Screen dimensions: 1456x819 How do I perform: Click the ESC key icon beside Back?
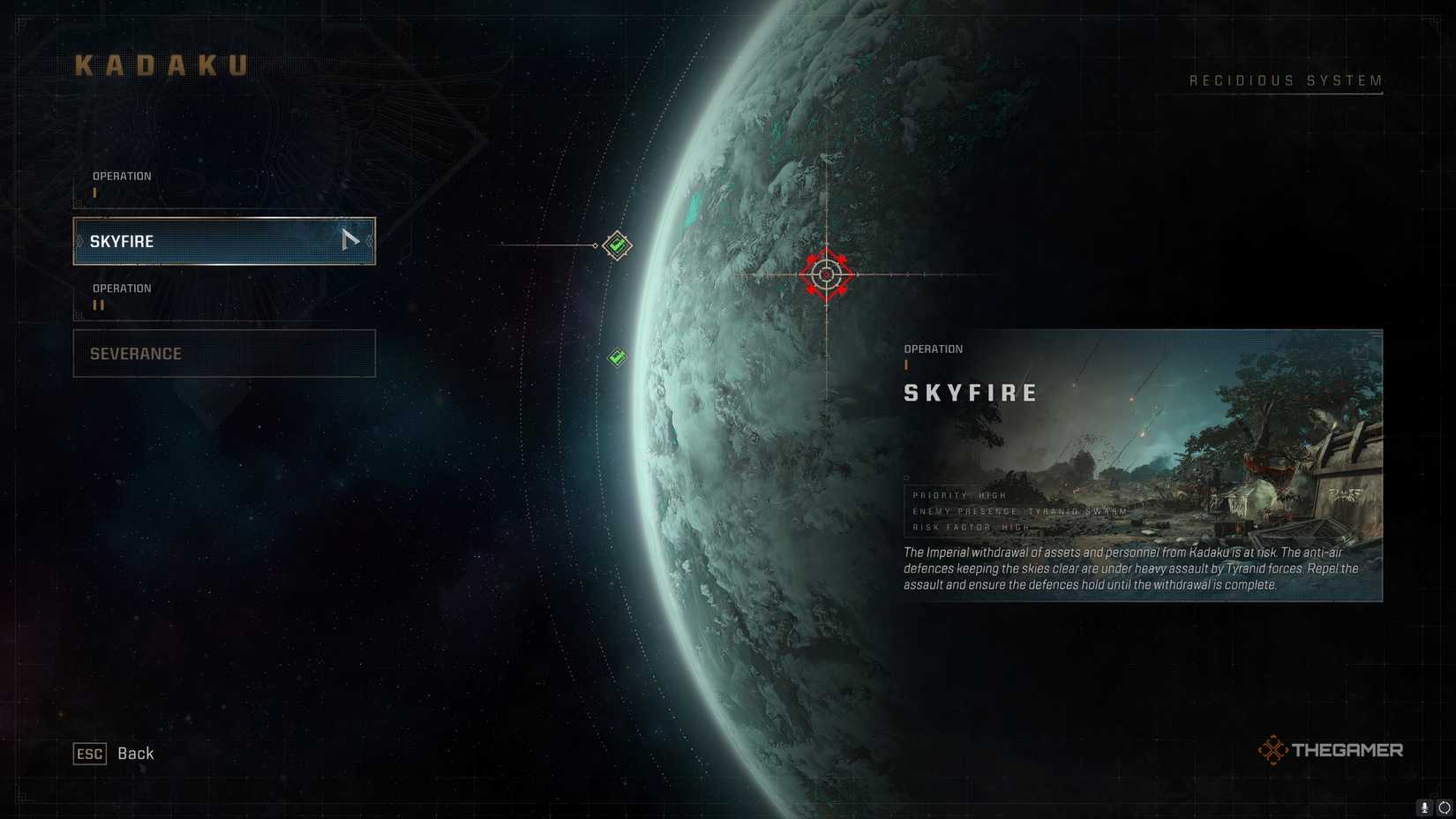(x=88, y=754)
